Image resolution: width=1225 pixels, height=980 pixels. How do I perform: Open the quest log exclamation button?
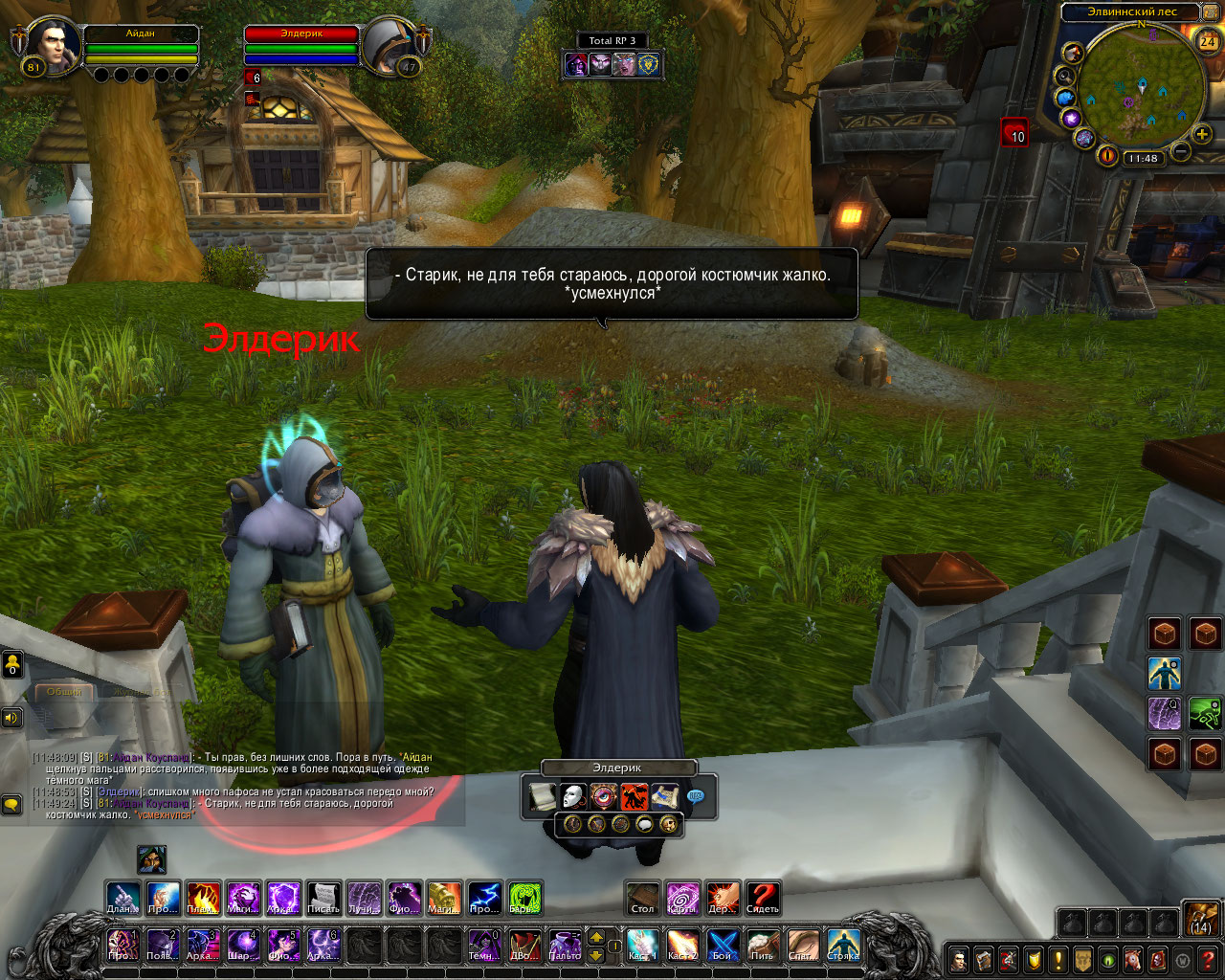[x=1058, y=959]
